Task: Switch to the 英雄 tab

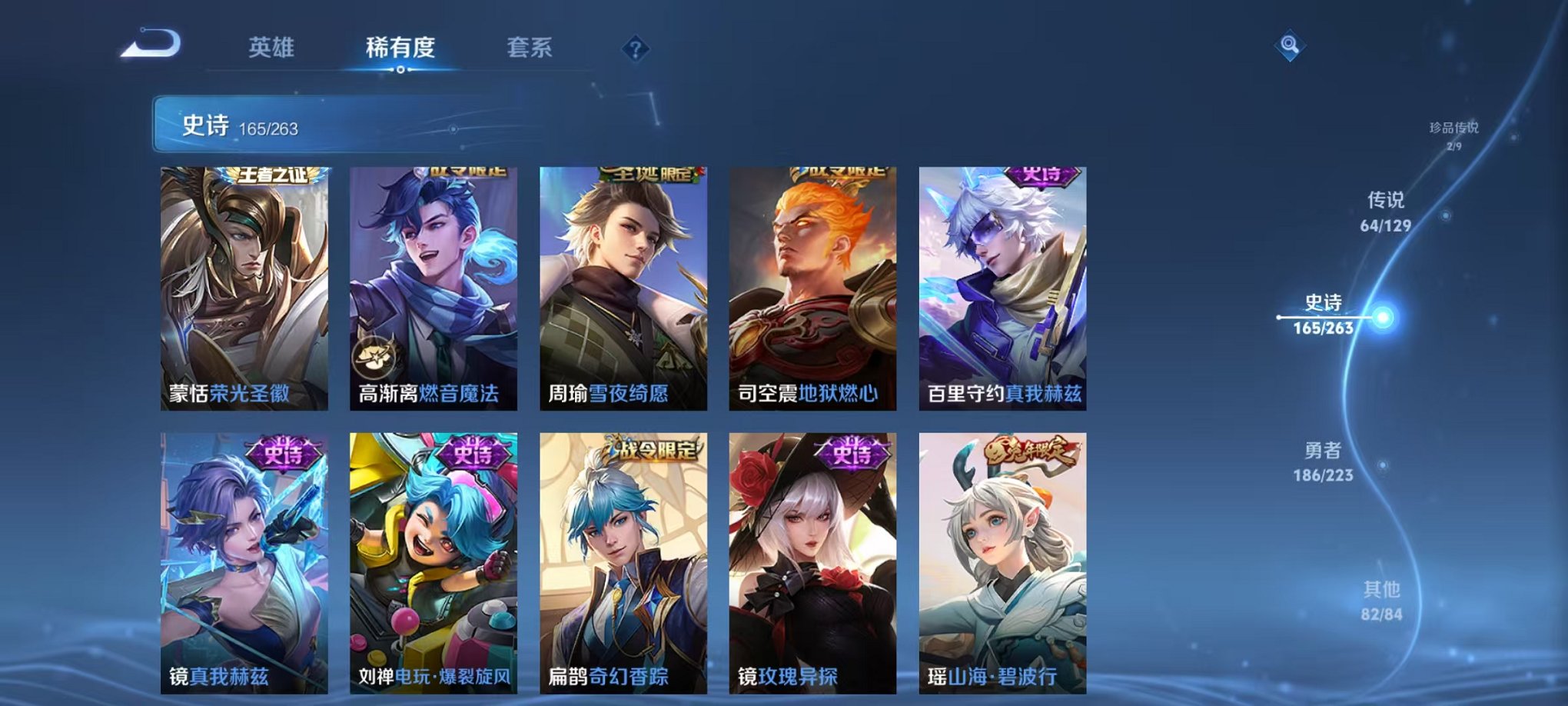Action: tap(272, 46)
